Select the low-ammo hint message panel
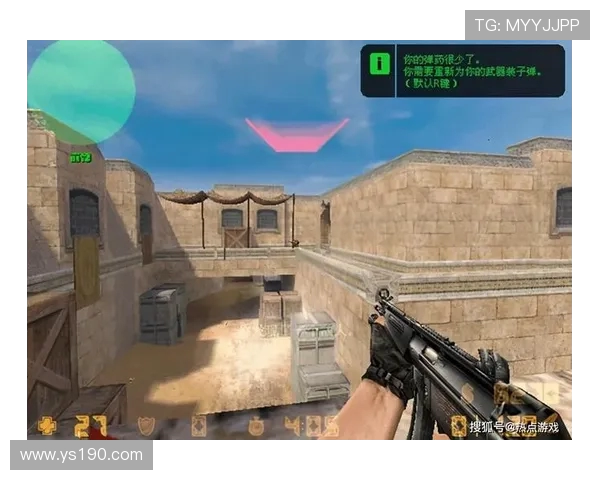This screenshot has width=600, height=480. point(462,70)
